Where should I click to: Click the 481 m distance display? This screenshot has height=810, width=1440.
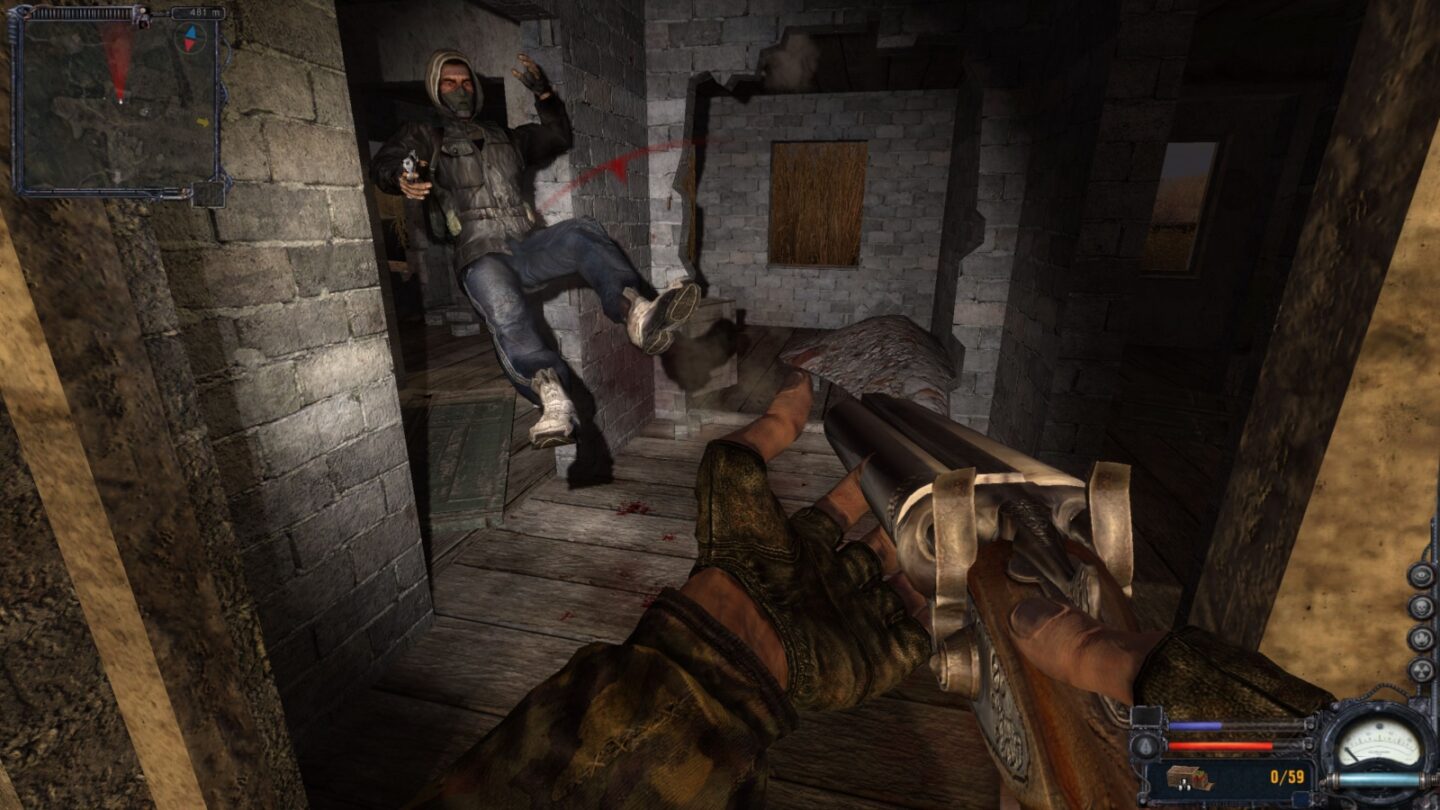point(204,11)
